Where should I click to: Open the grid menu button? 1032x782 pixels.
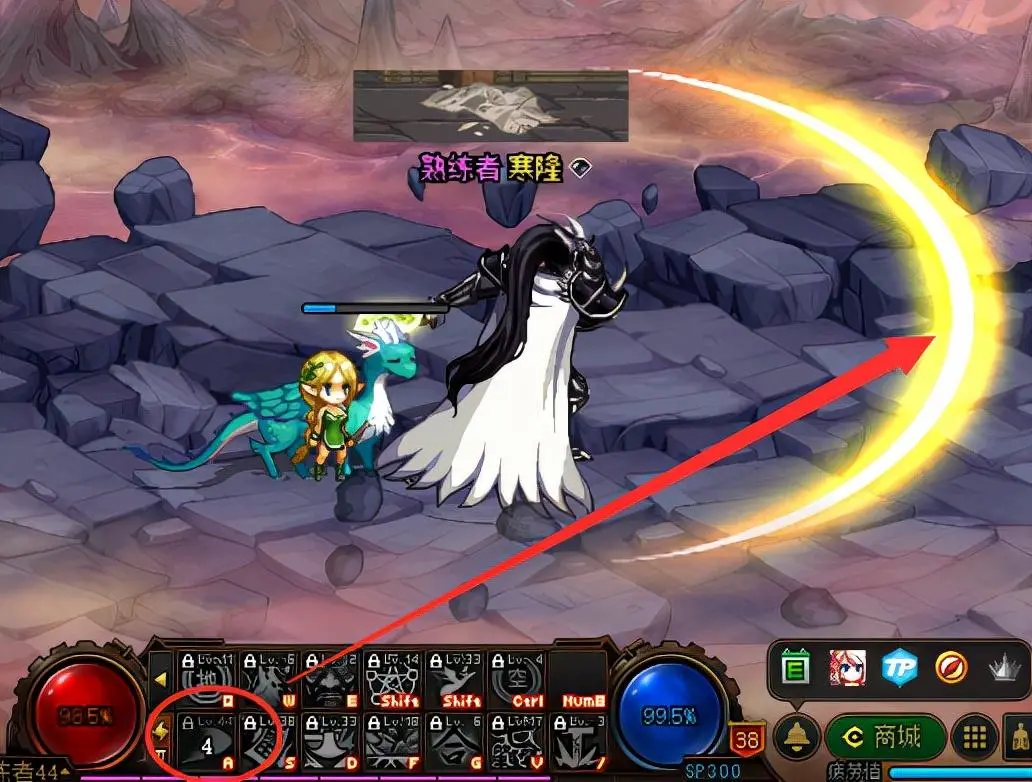click(972, 739)
